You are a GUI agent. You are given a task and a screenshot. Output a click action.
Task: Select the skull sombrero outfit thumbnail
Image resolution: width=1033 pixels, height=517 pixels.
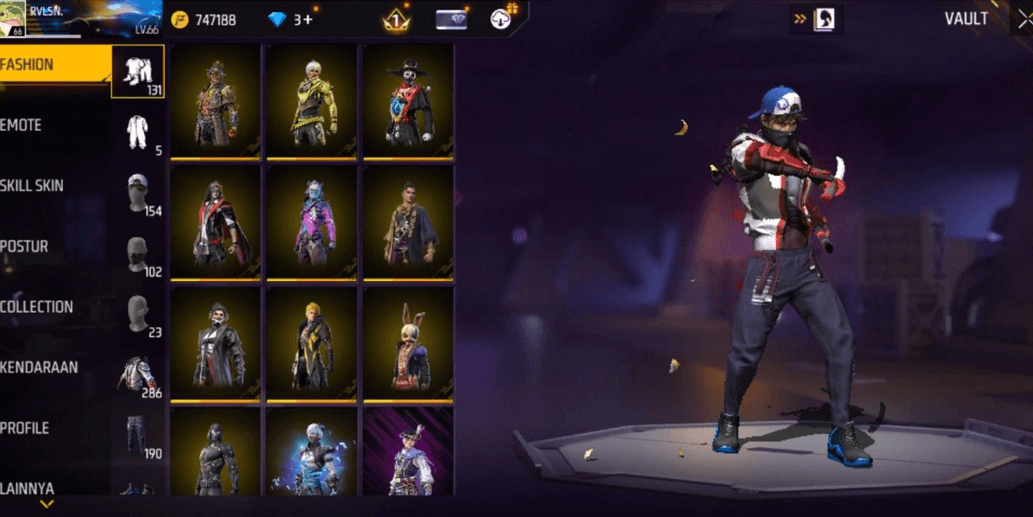[x=409, y=100]
